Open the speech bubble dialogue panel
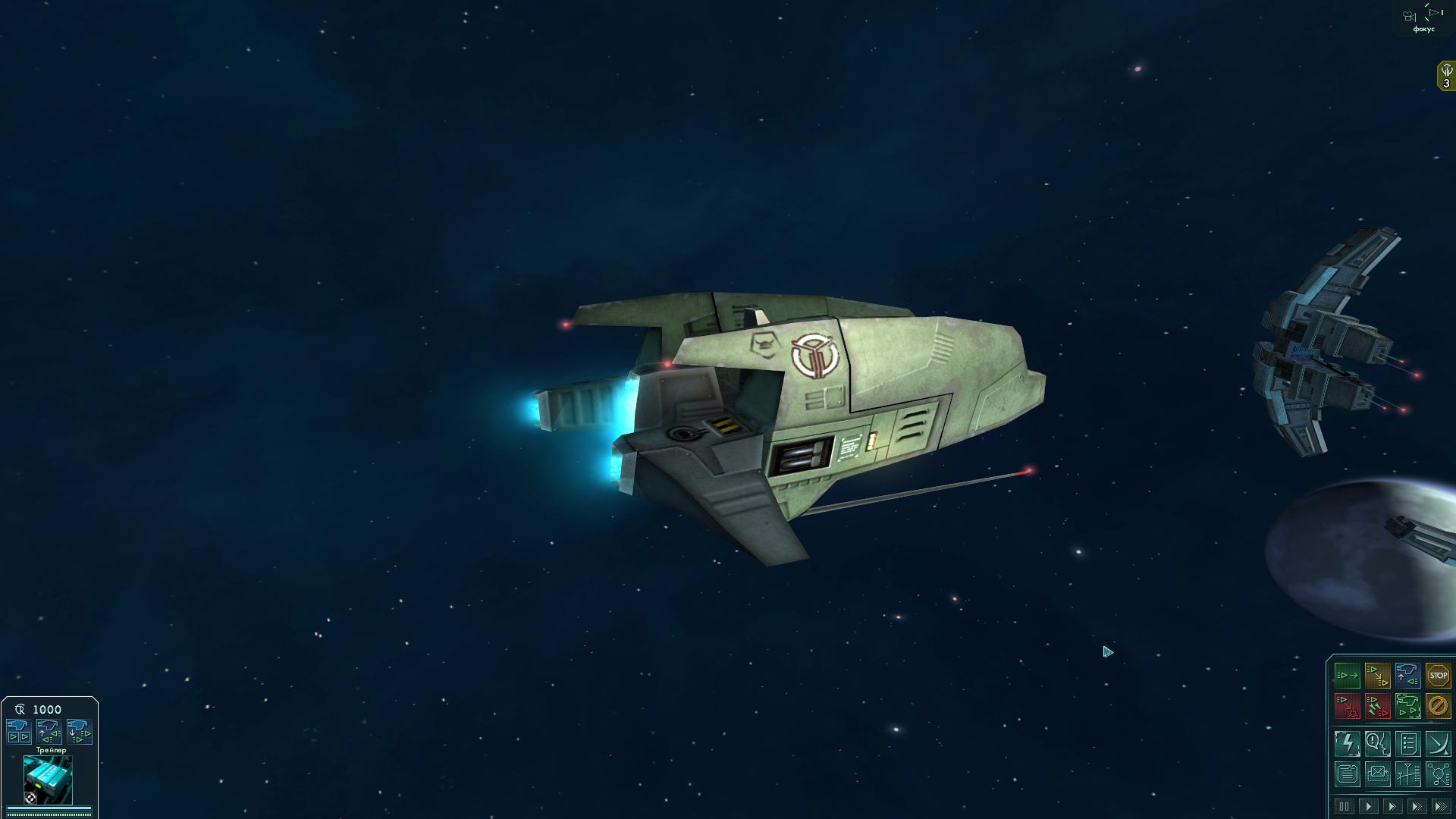The height and width of the screenshot is (819, 1456). 1377,744
